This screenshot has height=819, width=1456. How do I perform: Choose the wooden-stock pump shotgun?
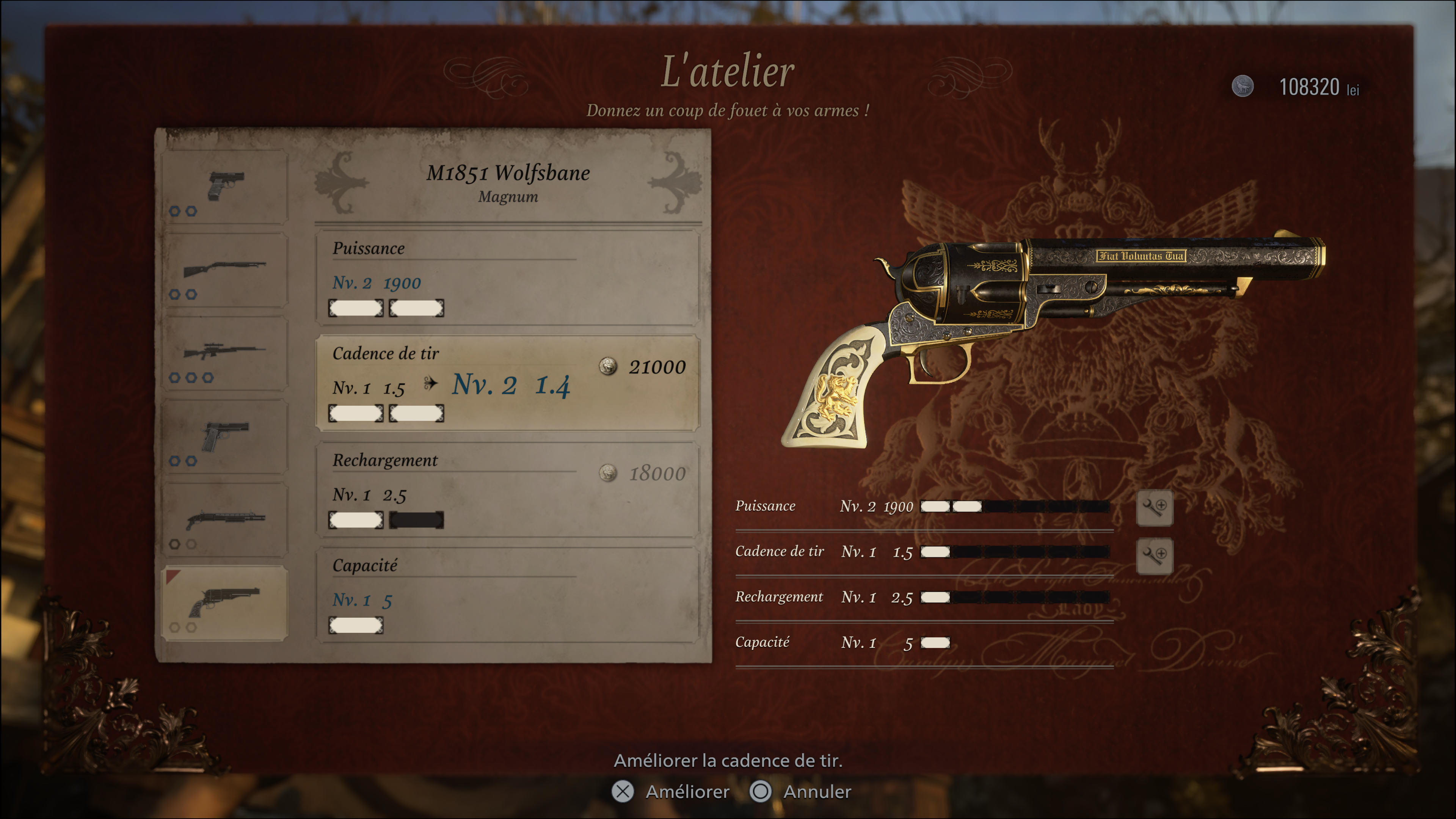click(x=225, y=270)
